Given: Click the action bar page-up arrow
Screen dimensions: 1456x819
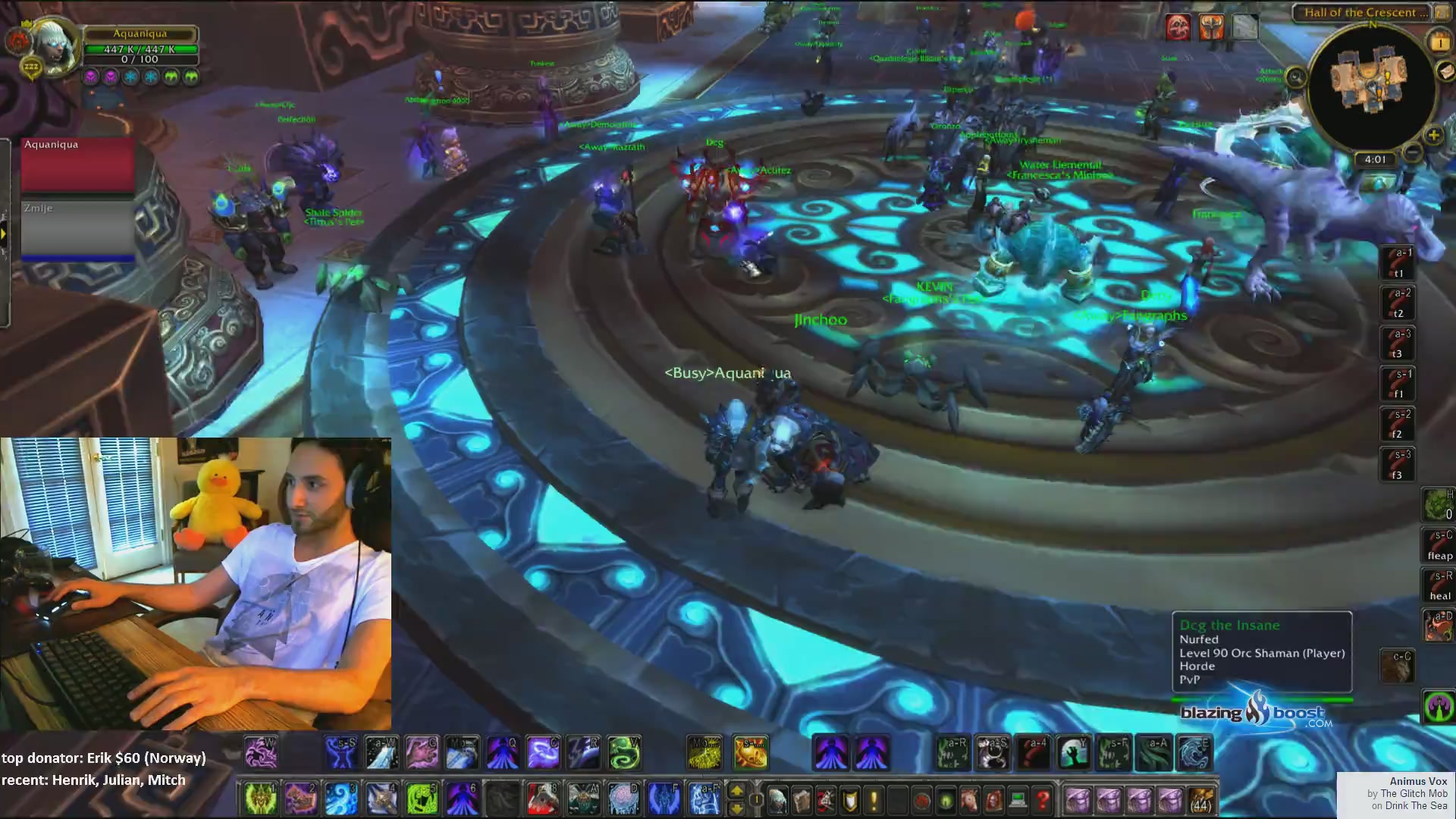Looking at the screenshot, I should (737, 791).
